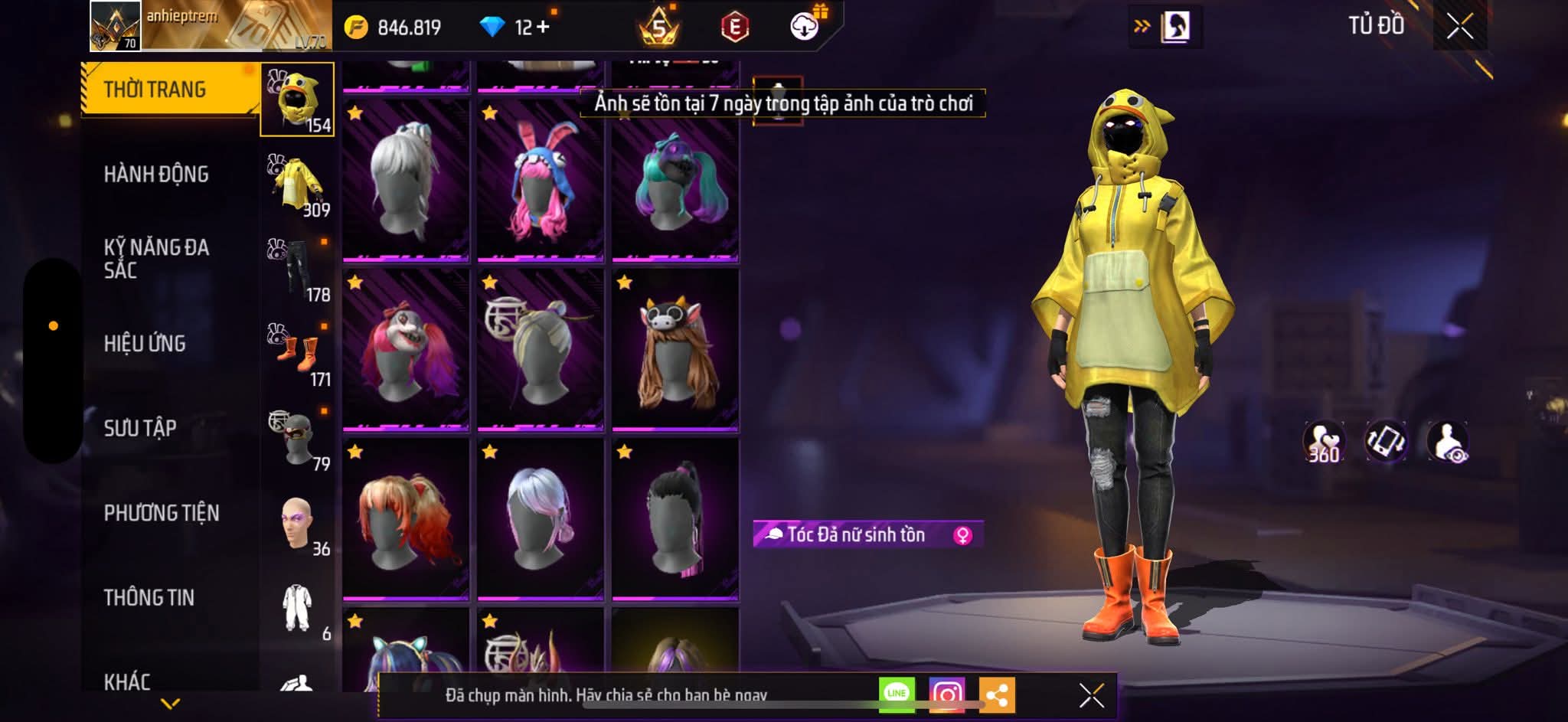Open the black pants subcategory

pos(298,270)
